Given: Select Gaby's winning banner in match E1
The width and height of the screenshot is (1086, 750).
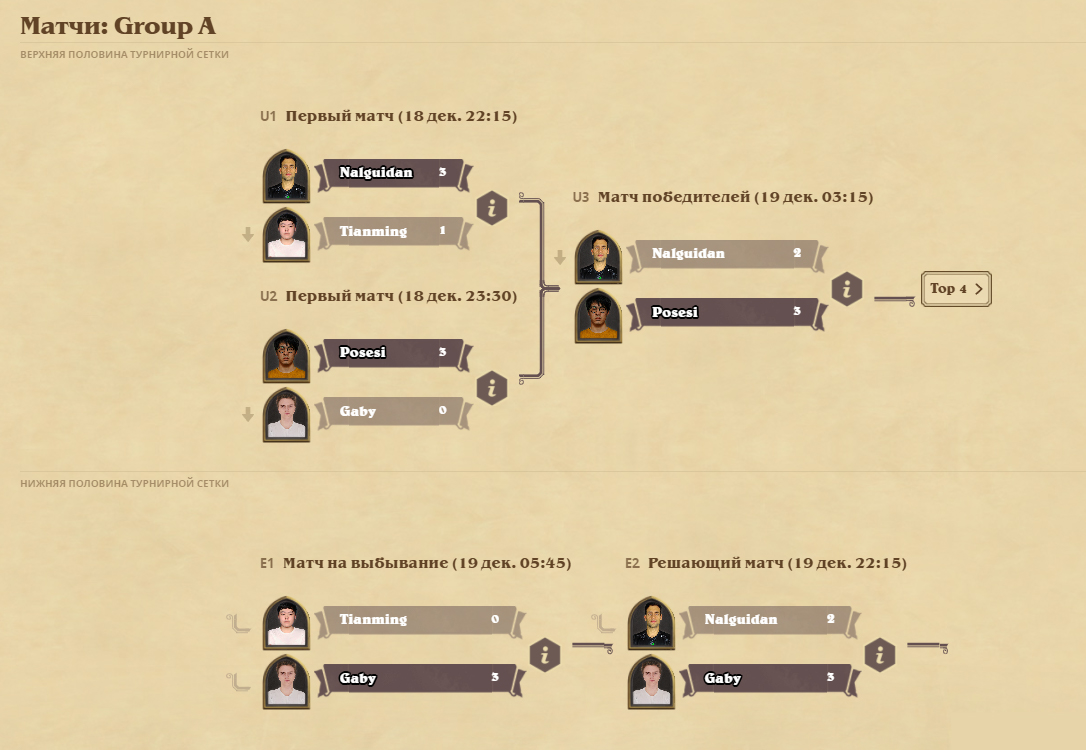Looking at the screenshot, I should 418,679.
